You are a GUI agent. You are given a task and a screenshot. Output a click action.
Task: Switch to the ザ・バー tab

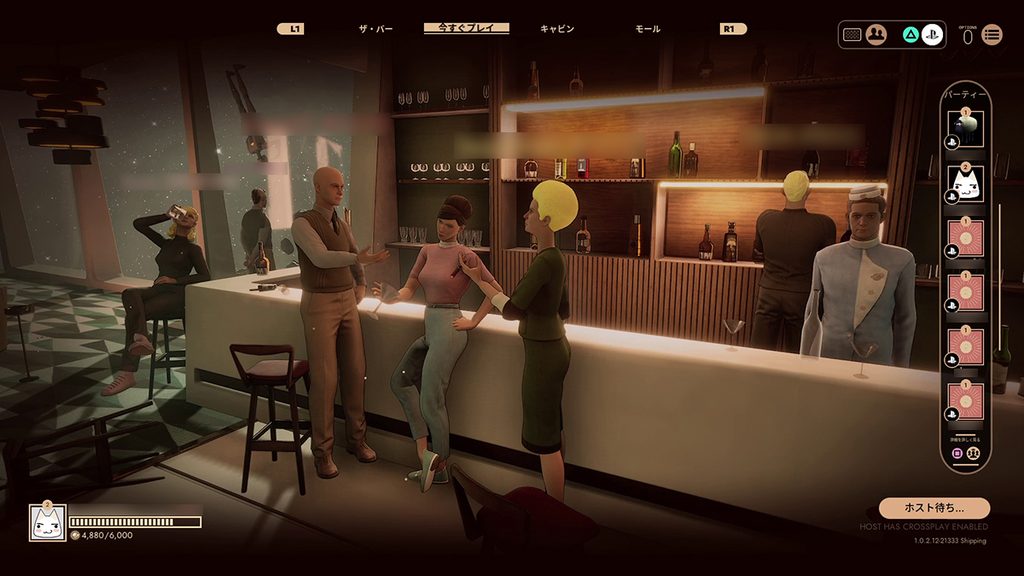click(x=376, y=29)
